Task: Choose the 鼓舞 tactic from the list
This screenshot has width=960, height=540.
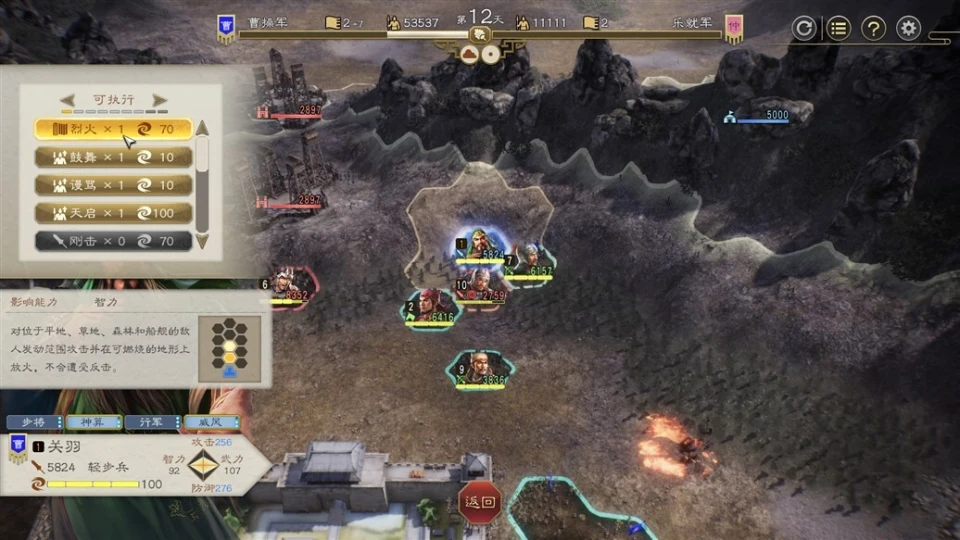Action: click(x=112, y=157)
